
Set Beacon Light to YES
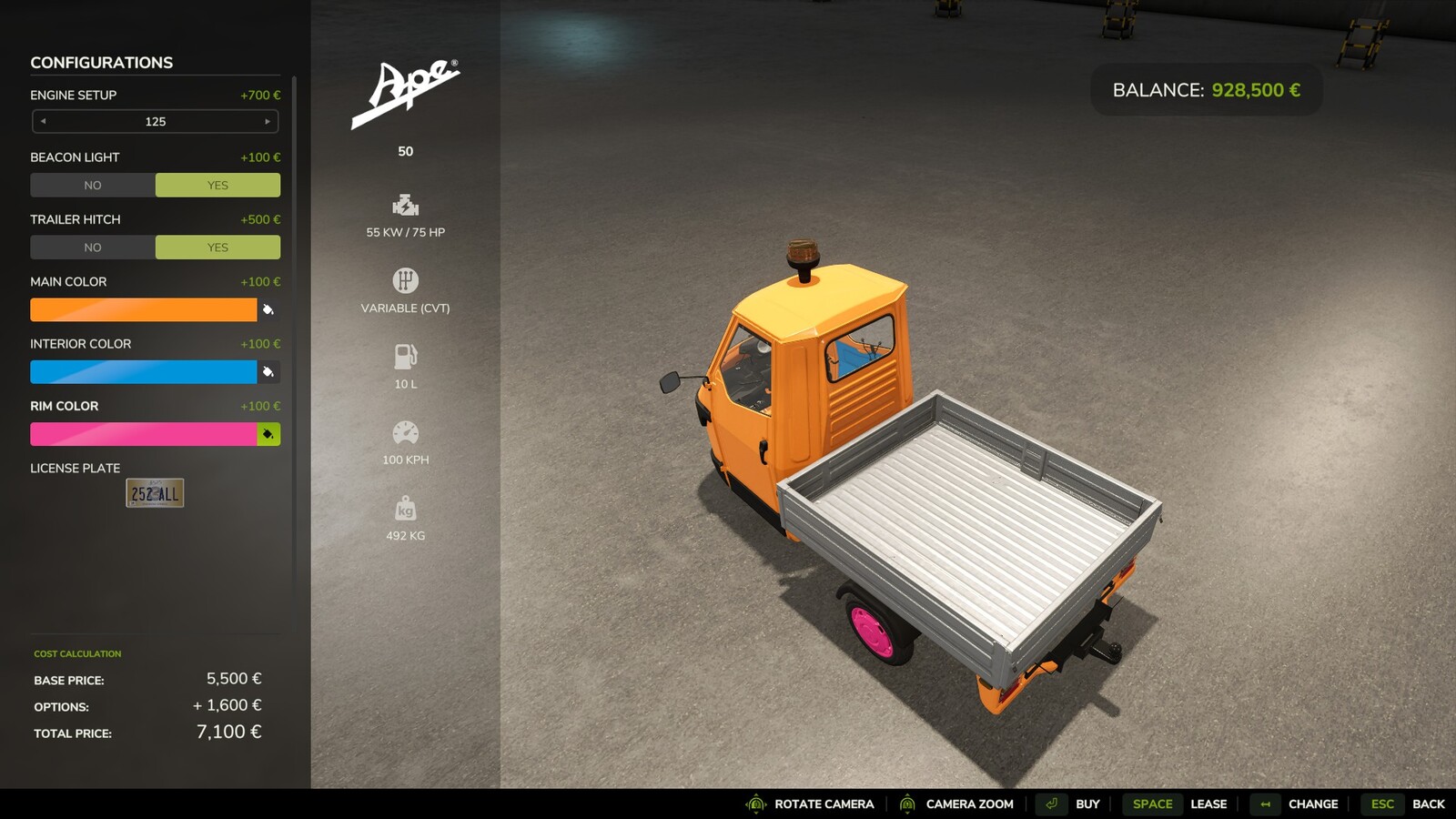pos(217,185)
